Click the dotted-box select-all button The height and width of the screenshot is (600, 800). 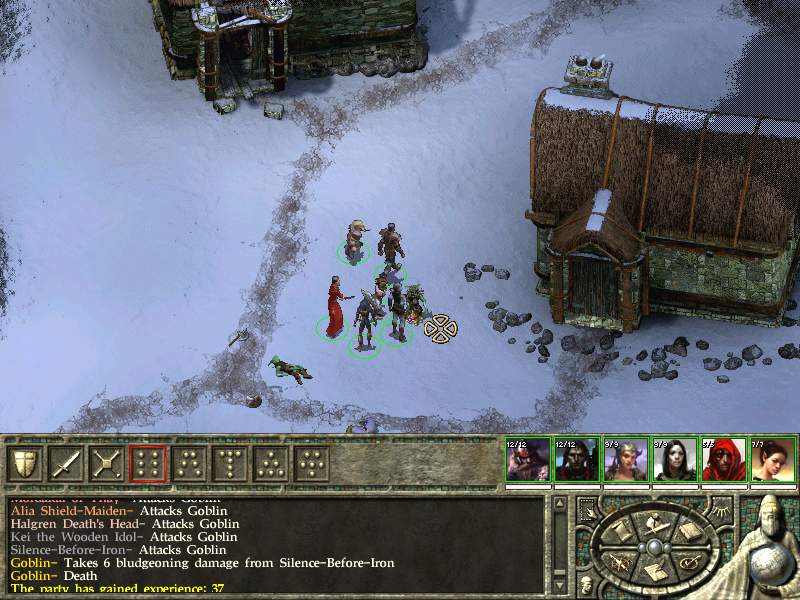coord(587,508)
